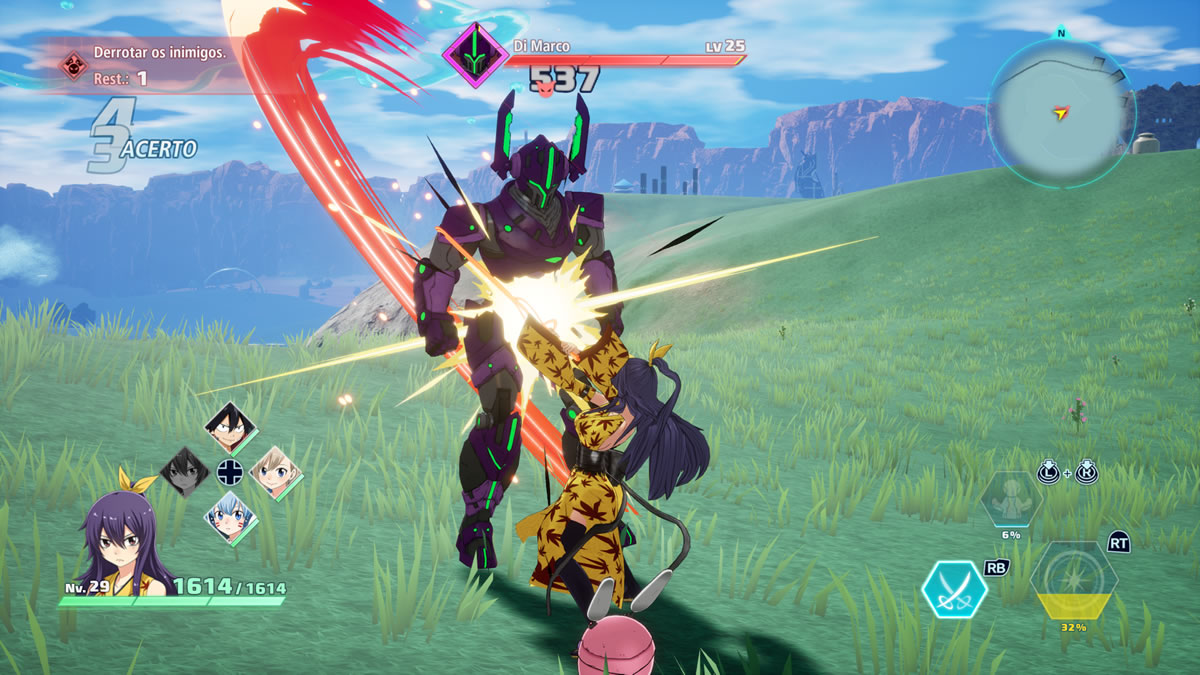Open the circular minimap
Screen dimensions: 1200x675
[1061, 113]
